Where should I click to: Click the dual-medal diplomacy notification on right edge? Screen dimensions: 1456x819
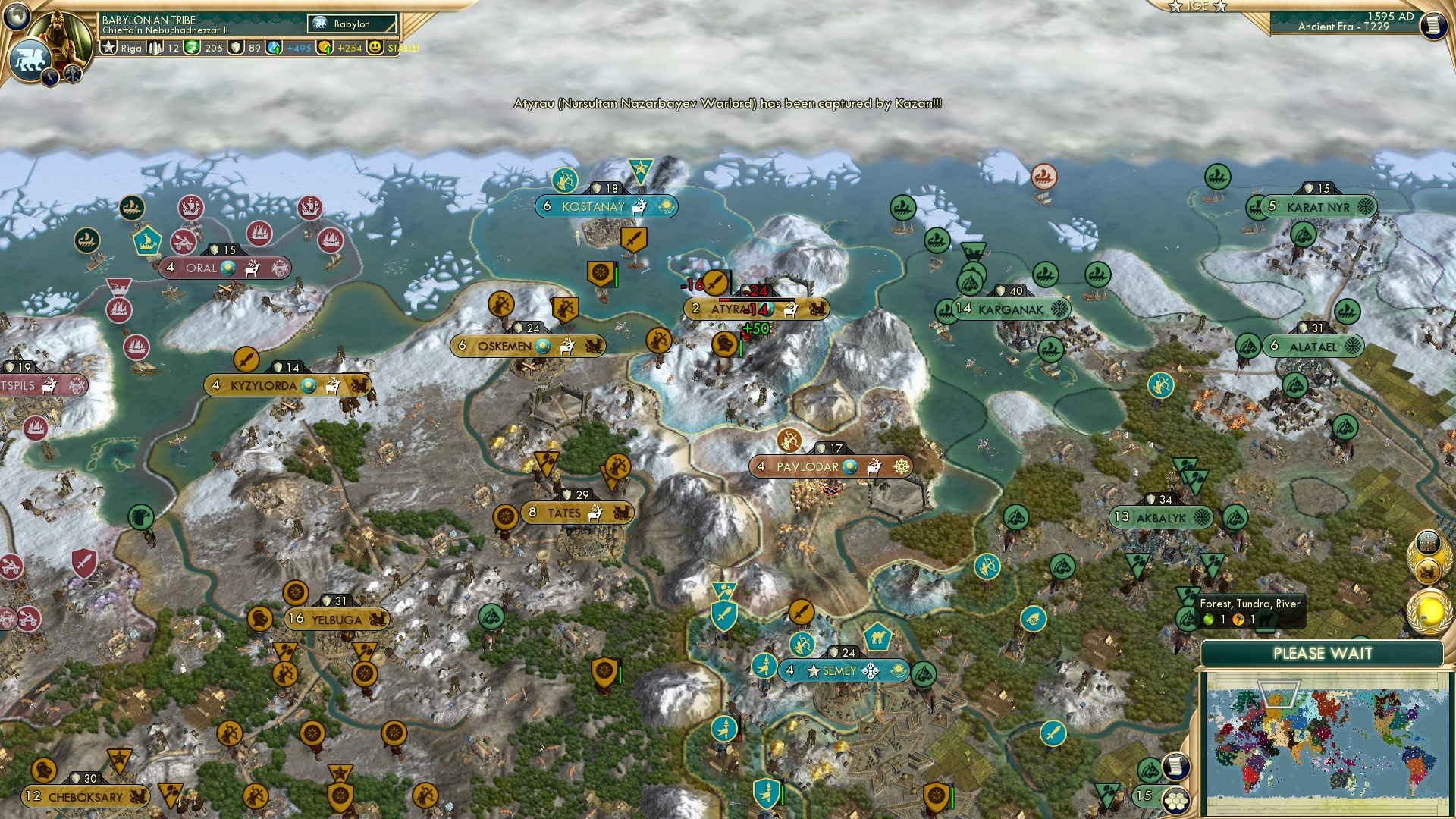tap(1429, 555)
